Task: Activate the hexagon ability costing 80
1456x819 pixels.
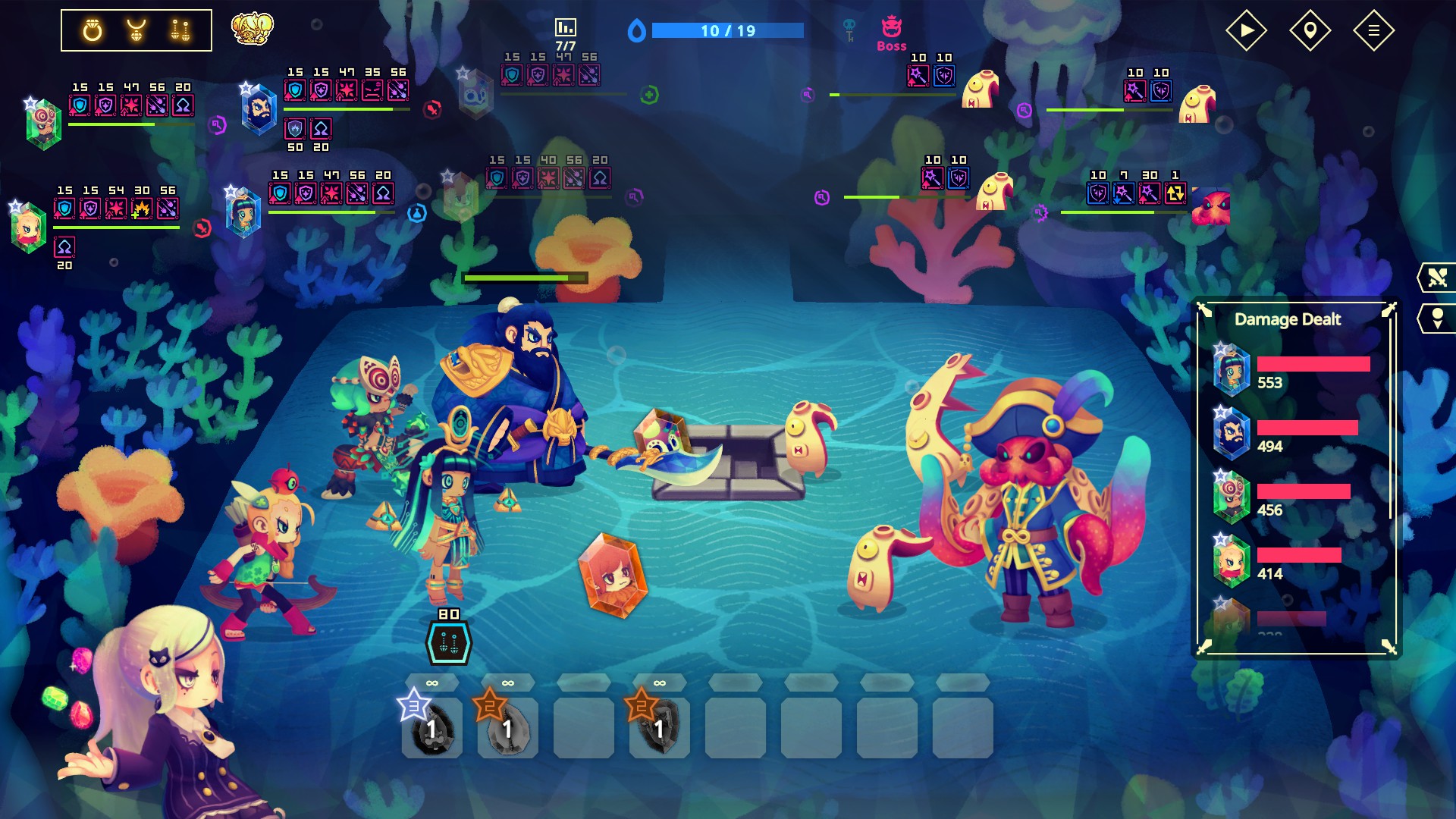Action: [448, 643]
